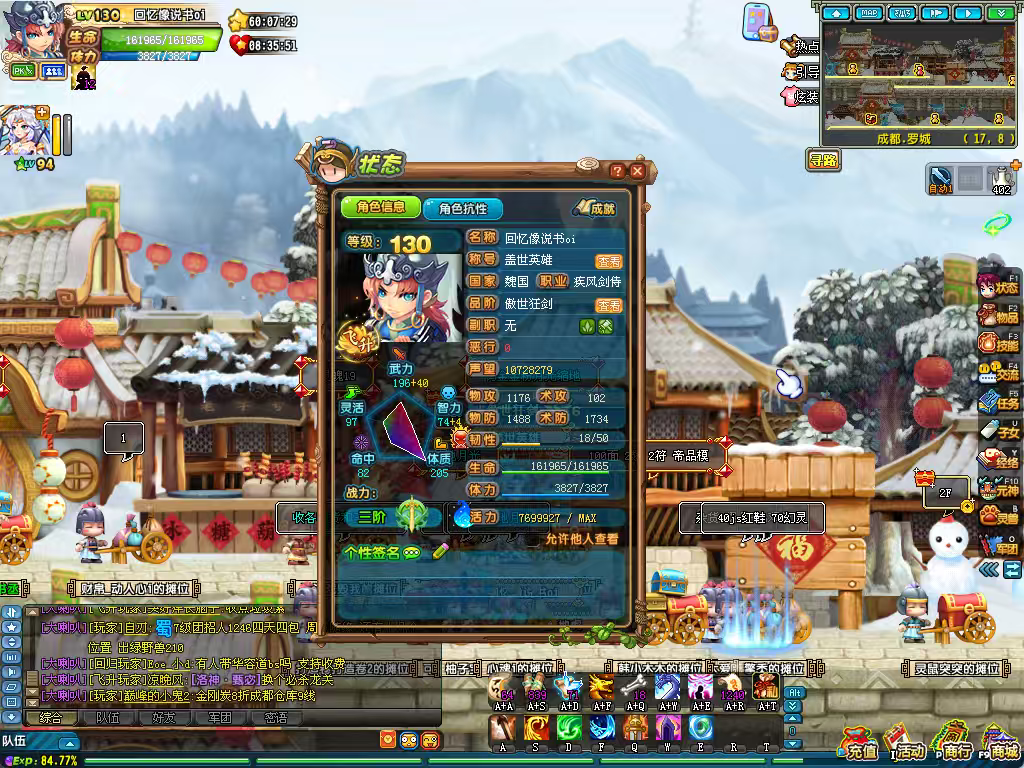Close the character status window
This screenshot has width=1024, height=768.
[x=637, y=171]
